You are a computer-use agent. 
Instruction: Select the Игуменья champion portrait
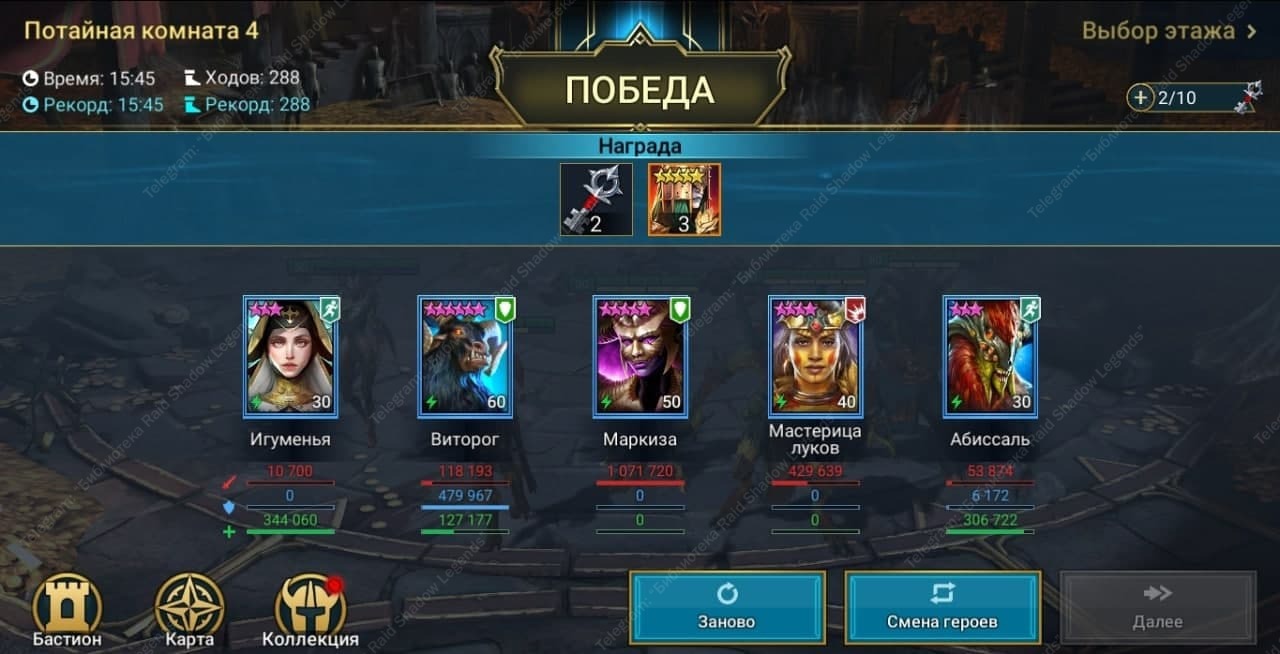290,356
